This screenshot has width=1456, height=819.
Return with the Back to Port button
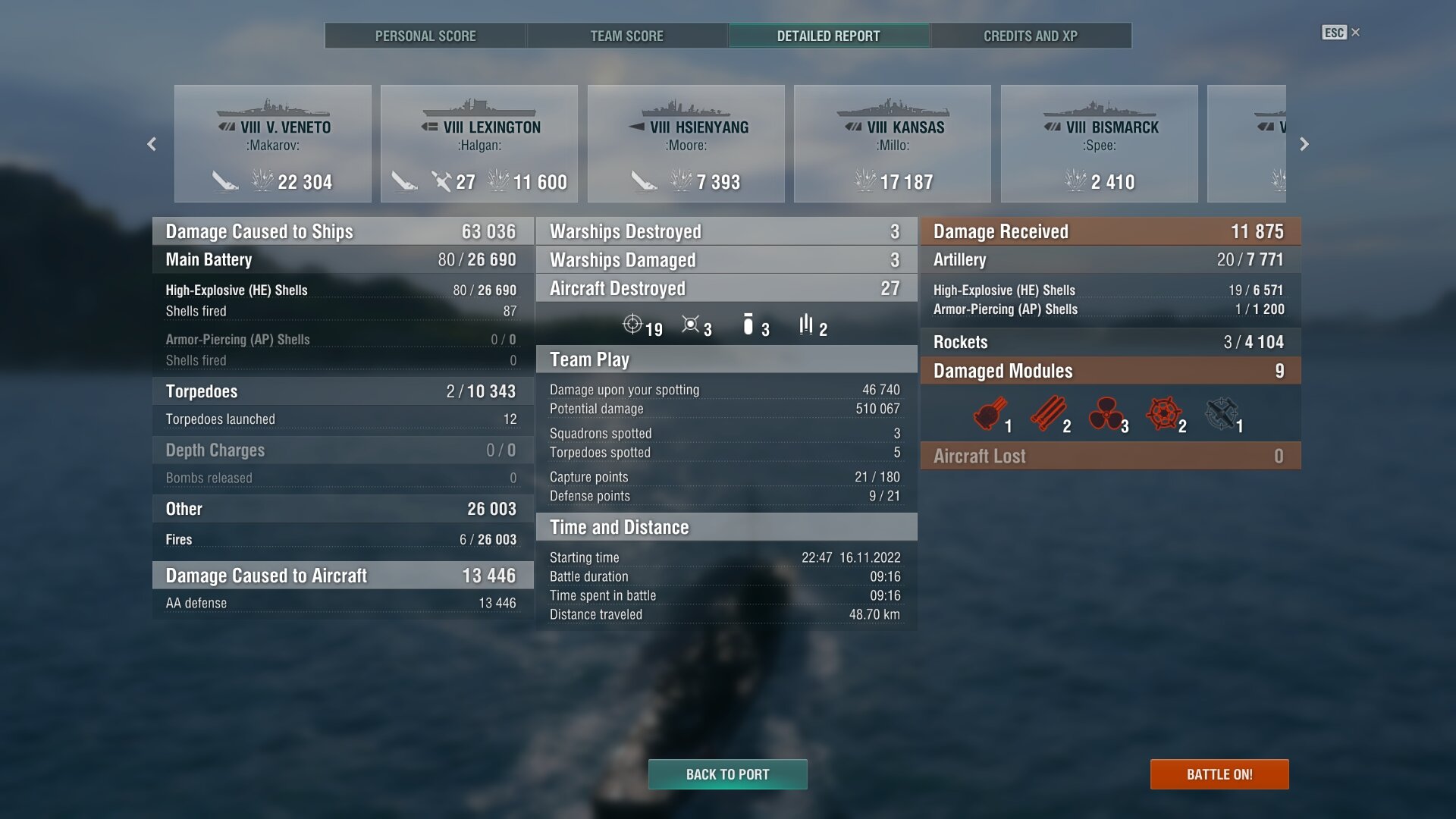pos(727,774)
